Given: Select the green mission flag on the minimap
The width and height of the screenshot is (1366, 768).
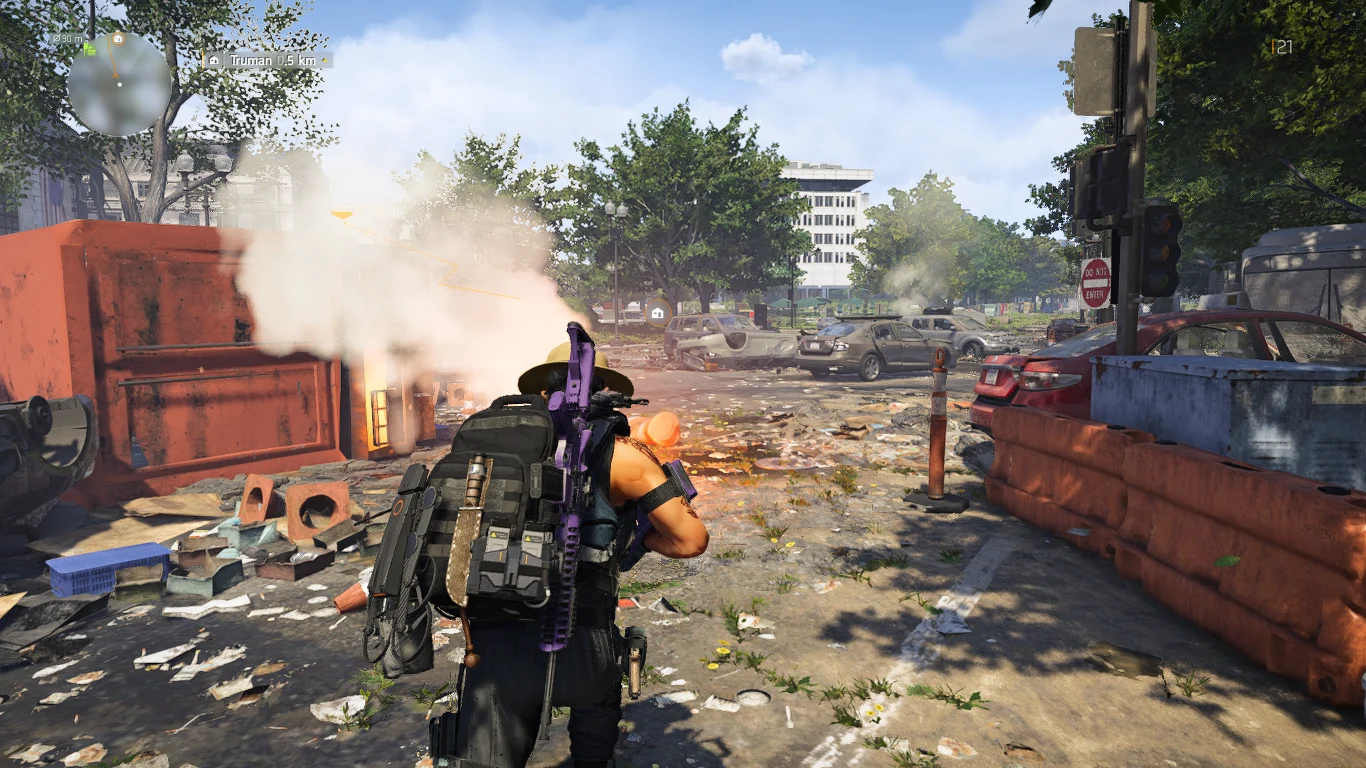Looking at the screenshot, I should click(89, 50).
